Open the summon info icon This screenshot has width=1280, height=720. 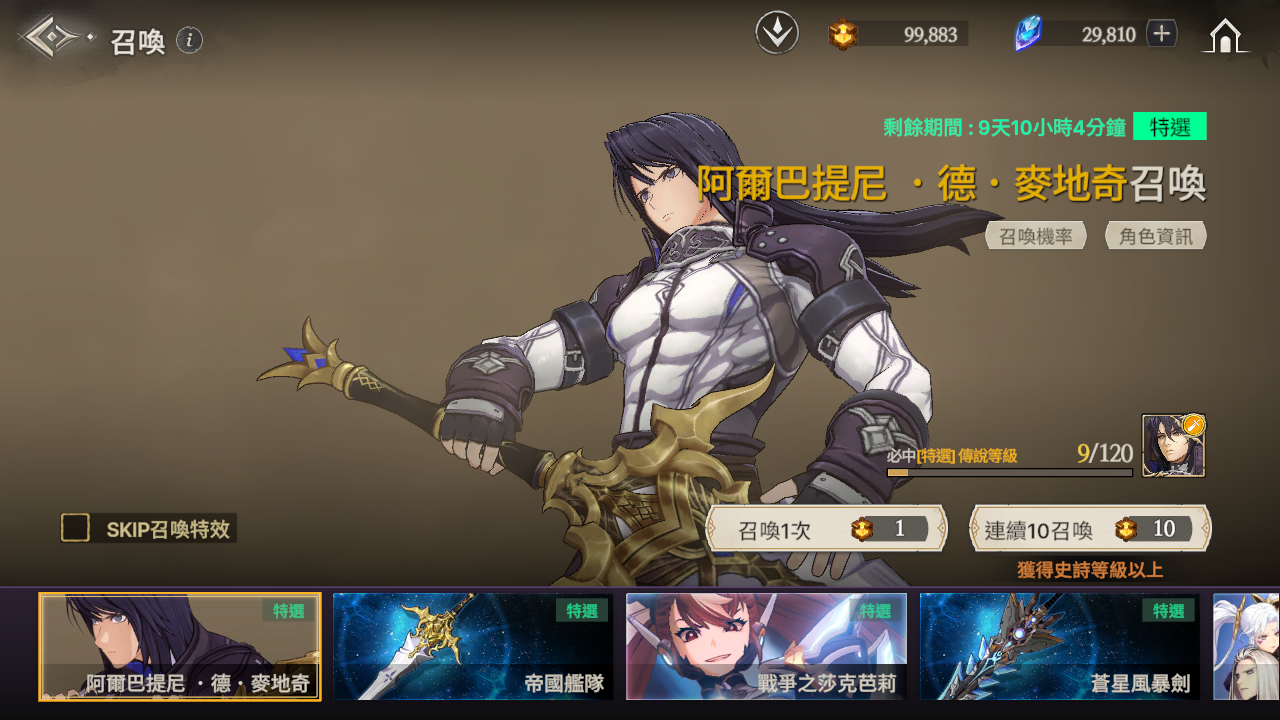click(189, 40)
